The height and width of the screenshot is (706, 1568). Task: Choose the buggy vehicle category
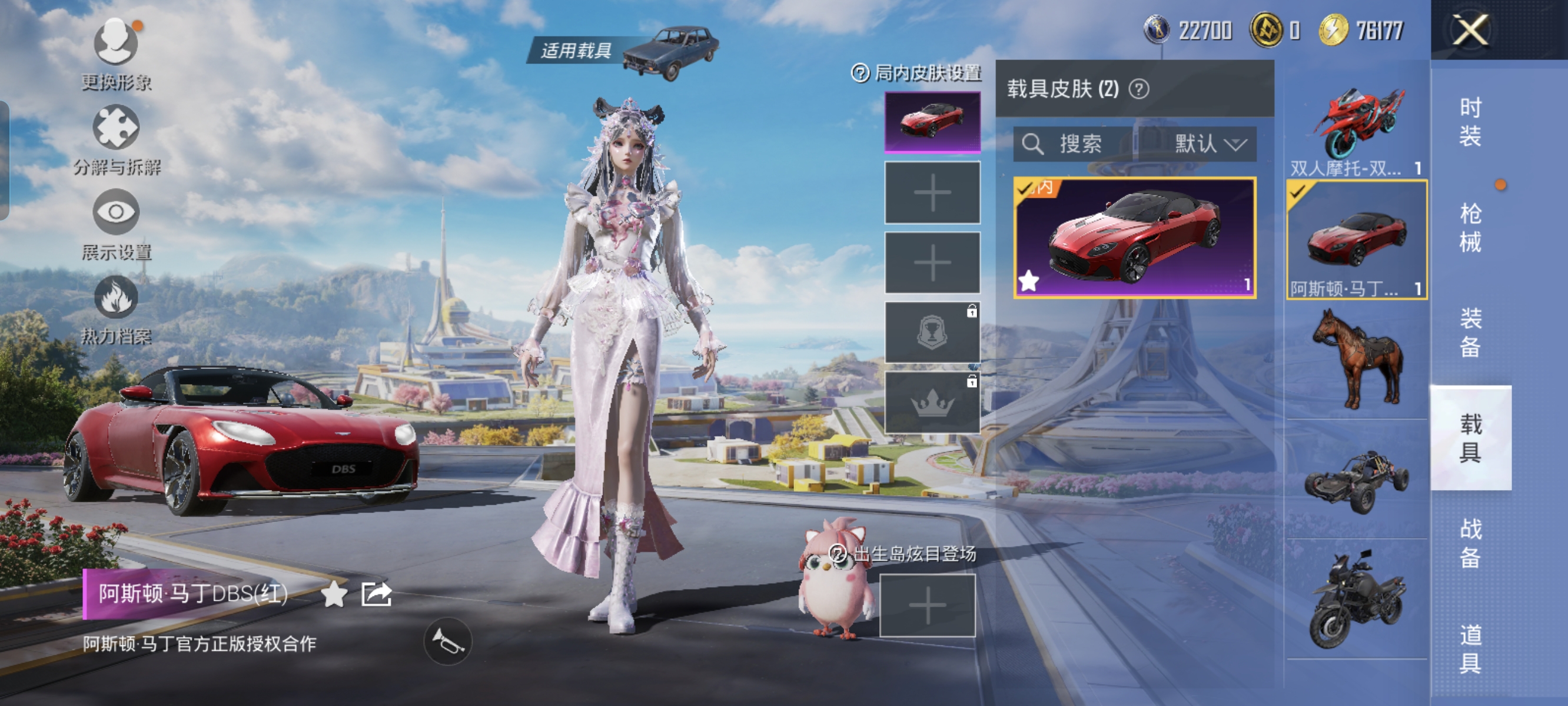(1357, 481)
